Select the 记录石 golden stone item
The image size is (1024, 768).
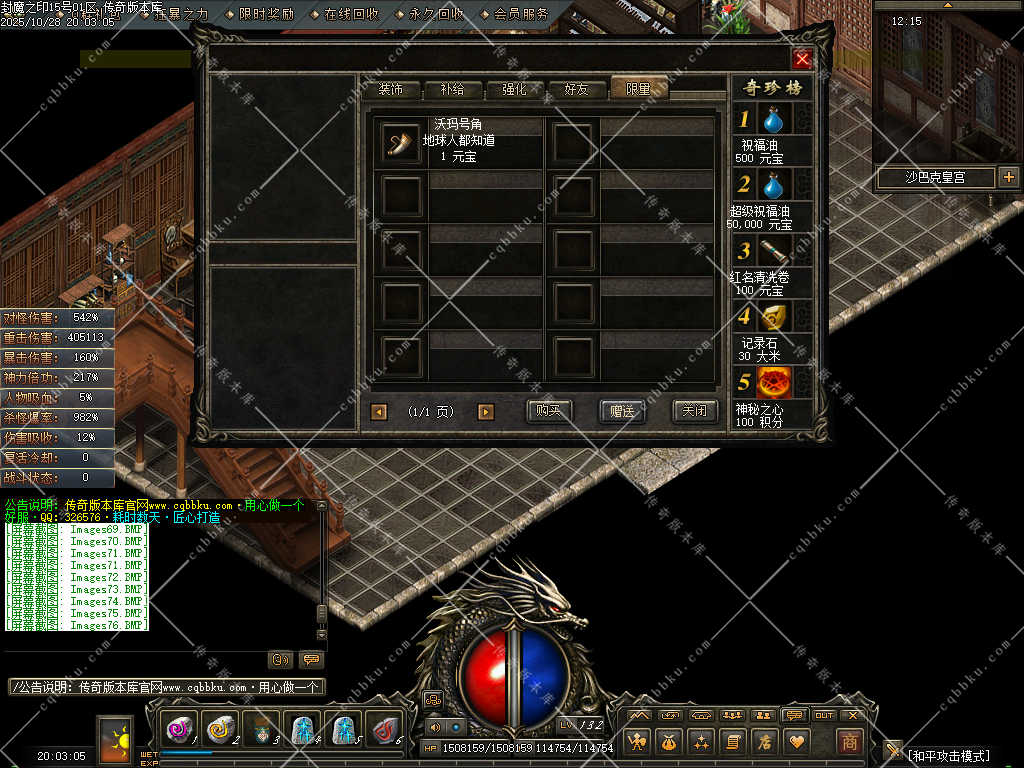click(774, 317)
